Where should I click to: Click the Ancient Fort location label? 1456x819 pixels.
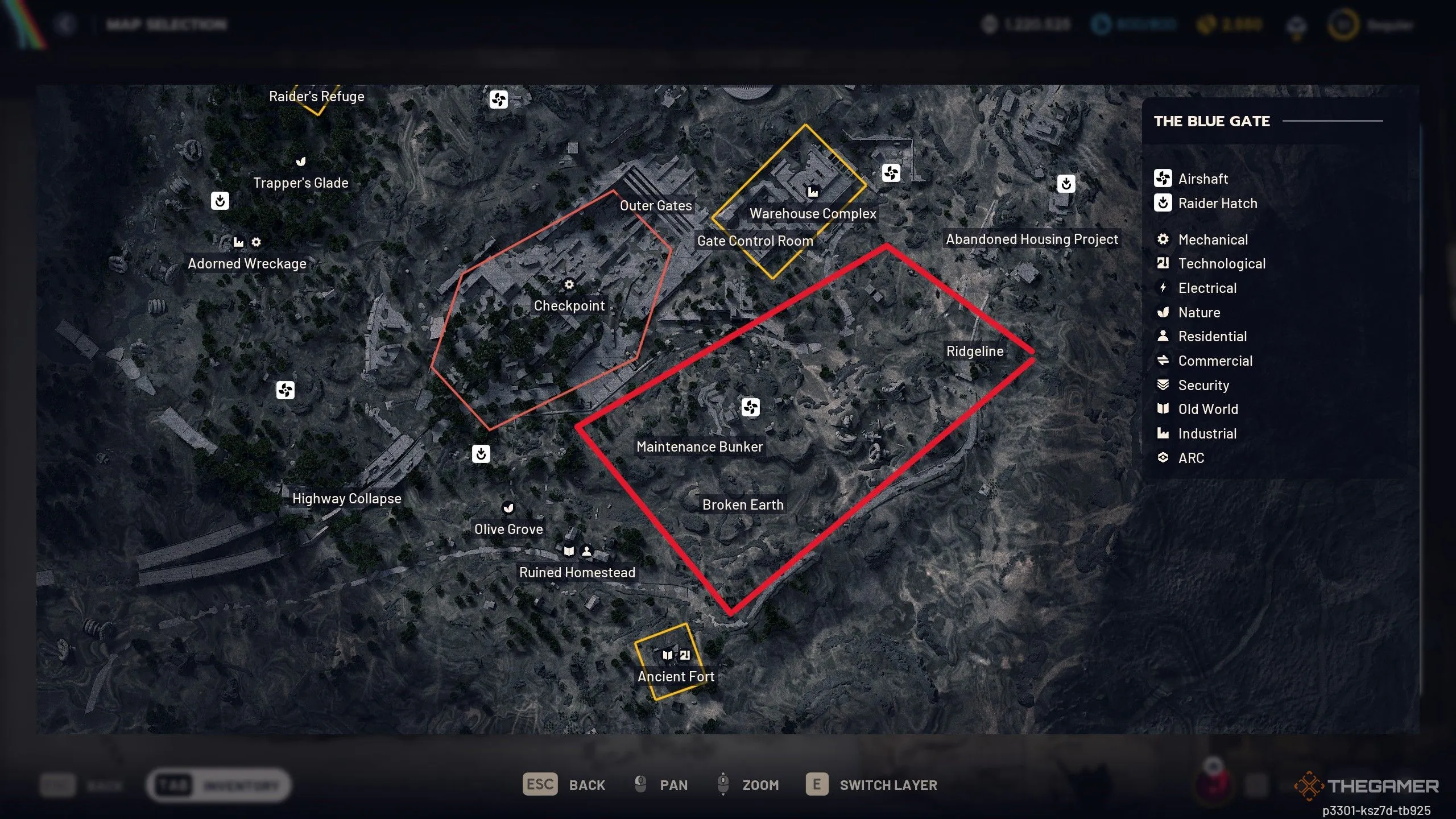(676, 676)
